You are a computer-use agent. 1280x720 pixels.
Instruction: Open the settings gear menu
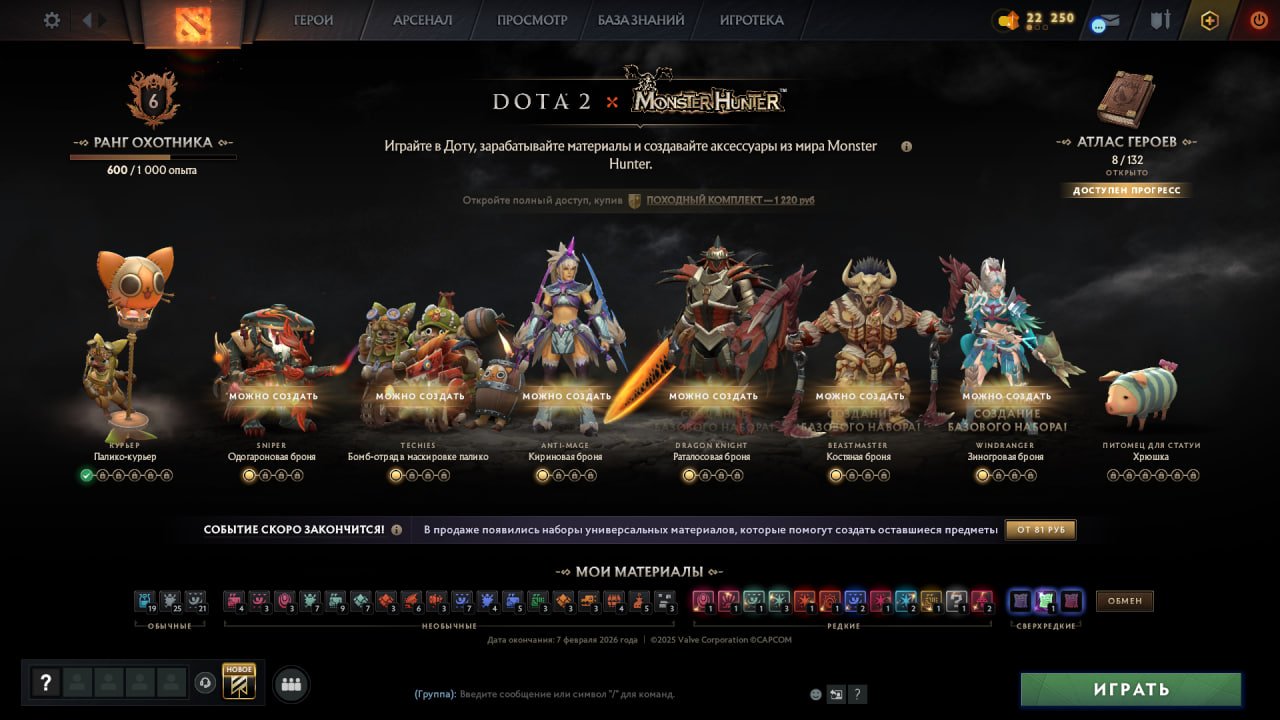click(52, 20)
